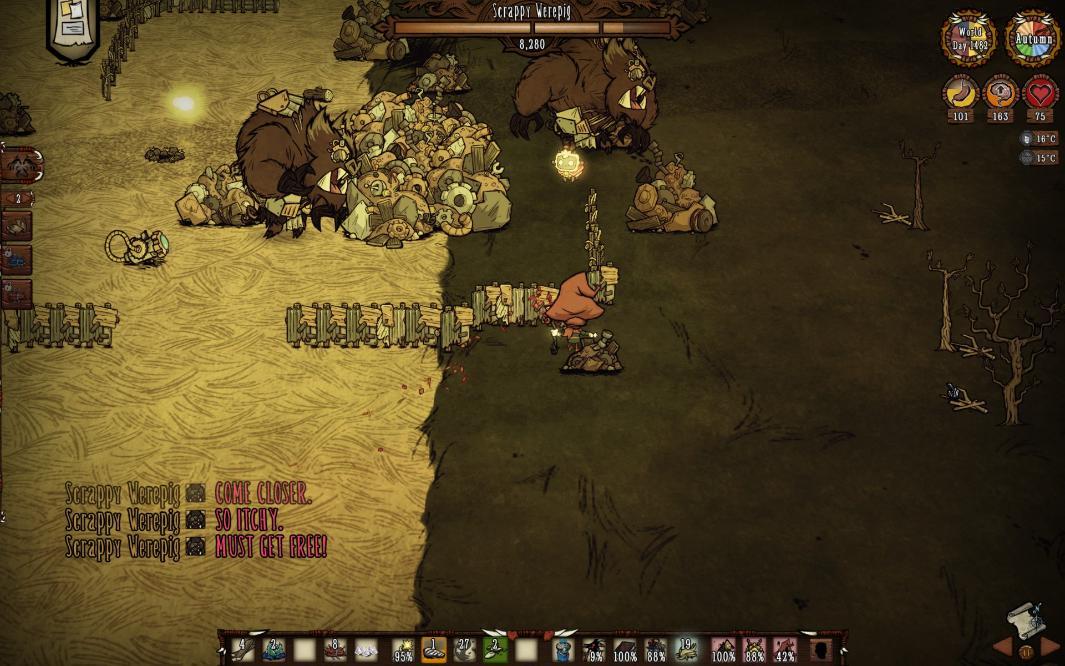Screen dimensions: 1065x666
Task: Pick the hotbar item at 95% durability
Action: (403, 650)
